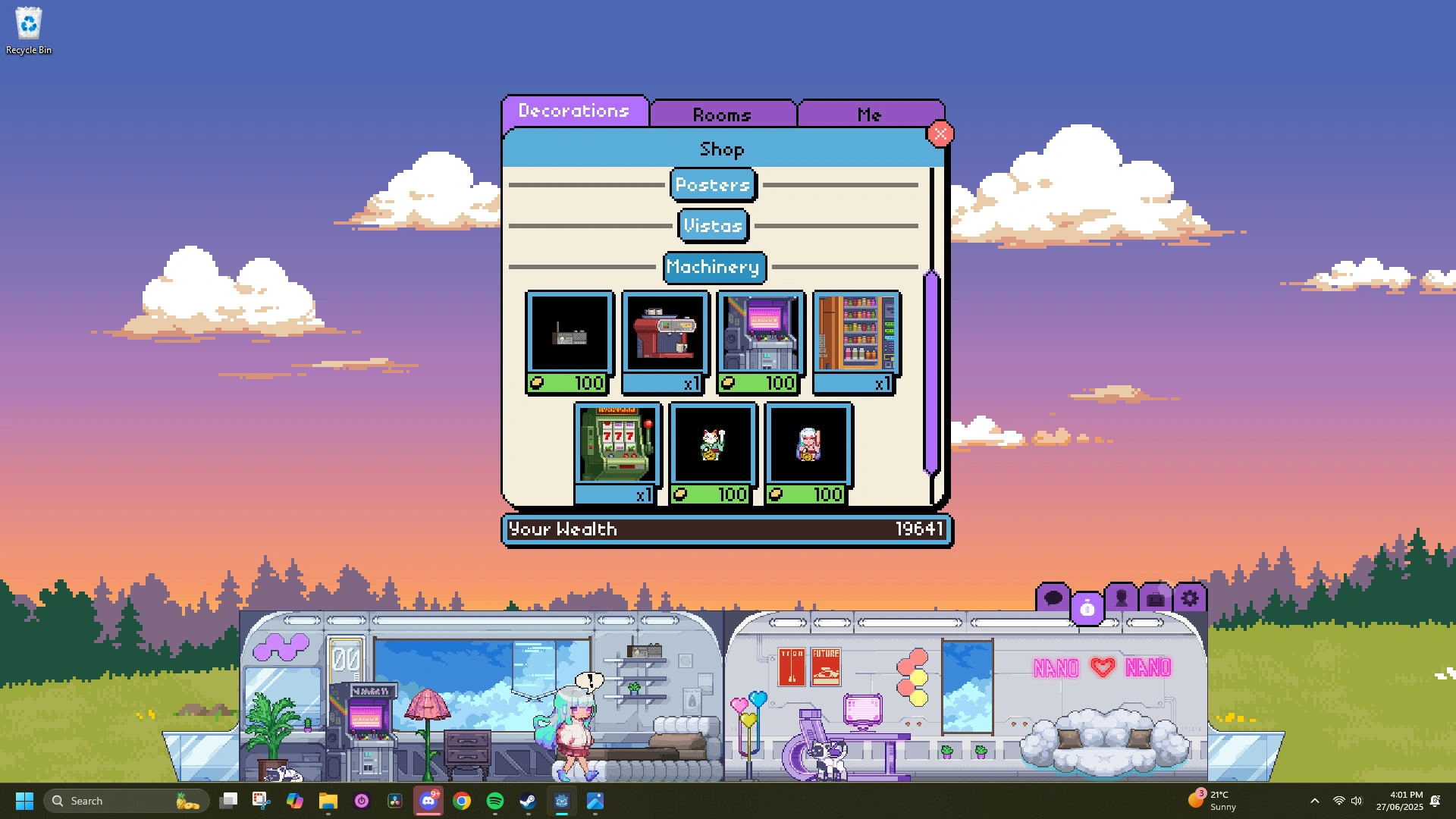Screen dimensions: 1456x819
Task: Collapse the Machinery category
Action: 714,267
